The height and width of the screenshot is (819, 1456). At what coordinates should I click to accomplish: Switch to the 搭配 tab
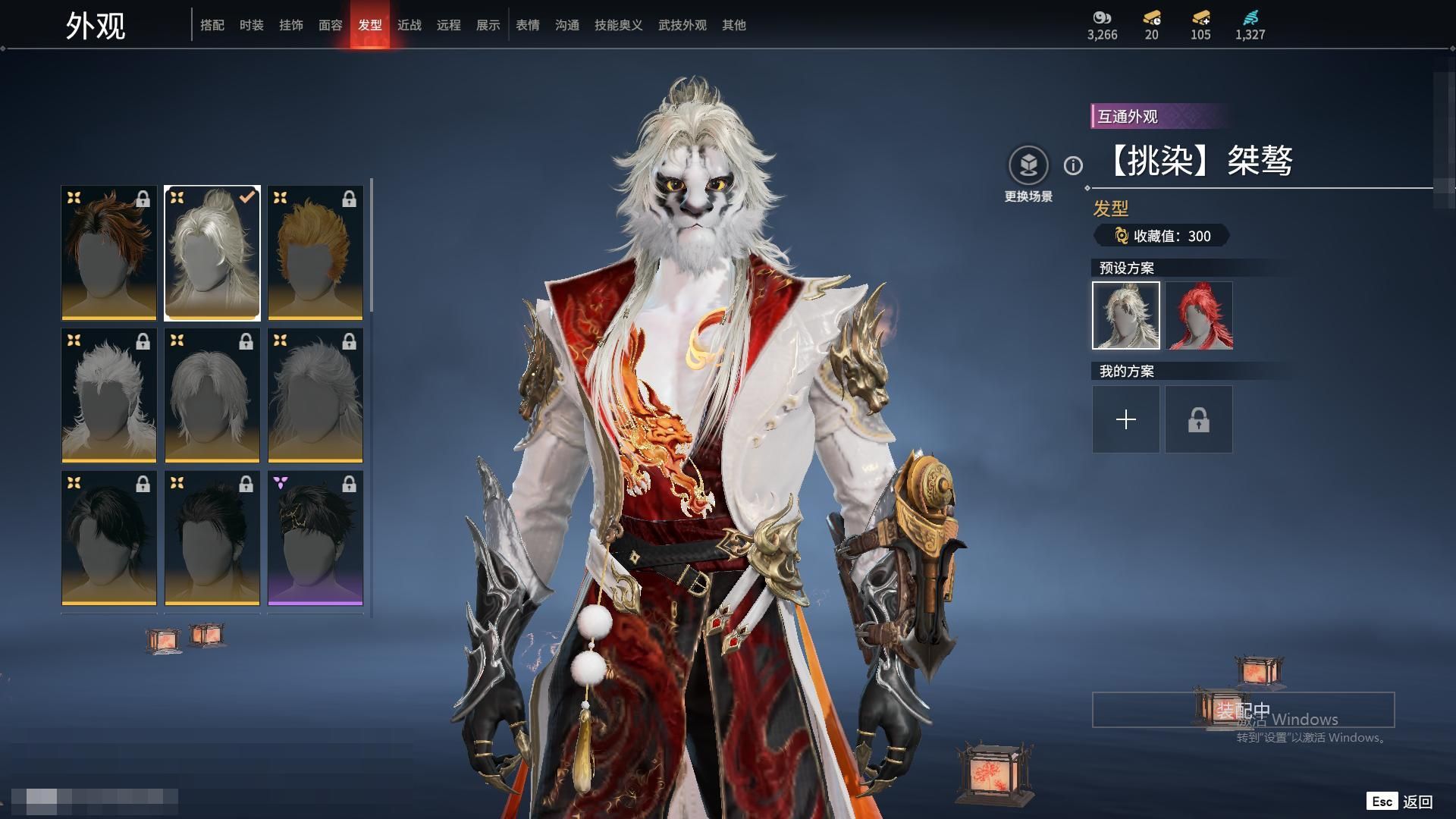pyautogui.click(x=212, y=25)
